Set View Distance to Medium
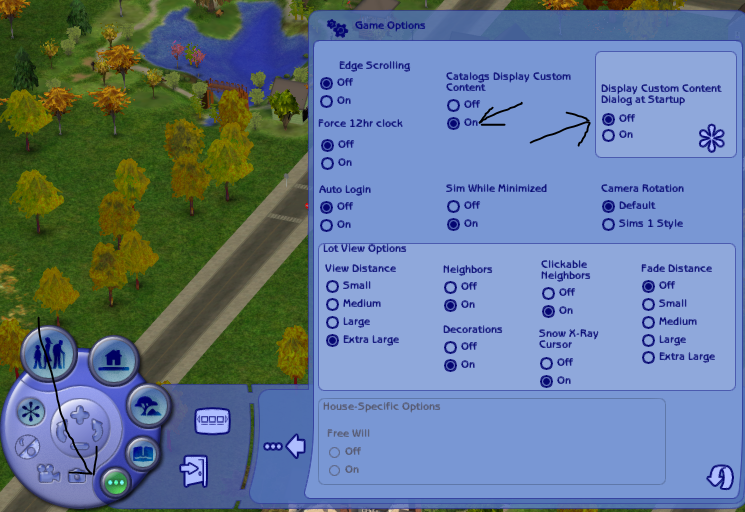 coord(332,304)
